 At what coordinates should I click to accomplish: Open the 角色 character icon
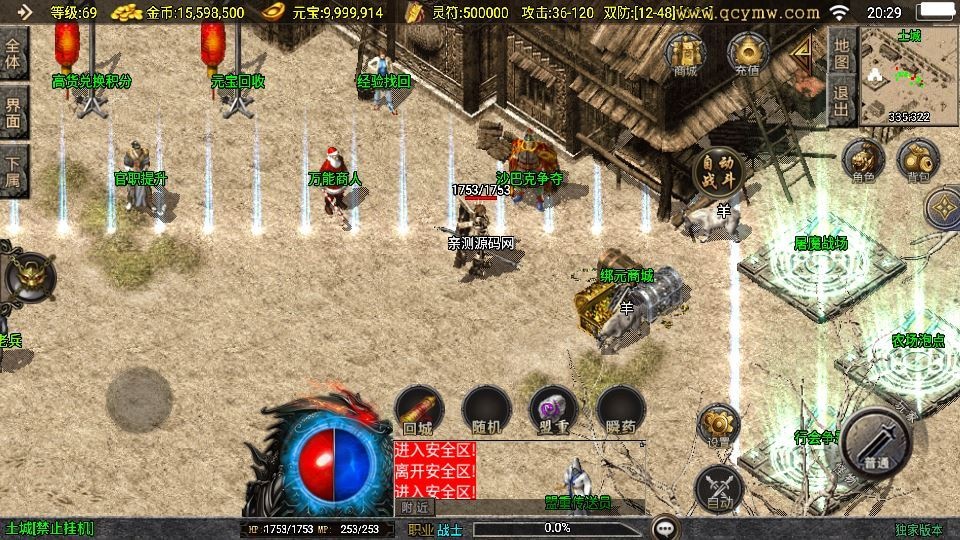click(x=863, y=161)
